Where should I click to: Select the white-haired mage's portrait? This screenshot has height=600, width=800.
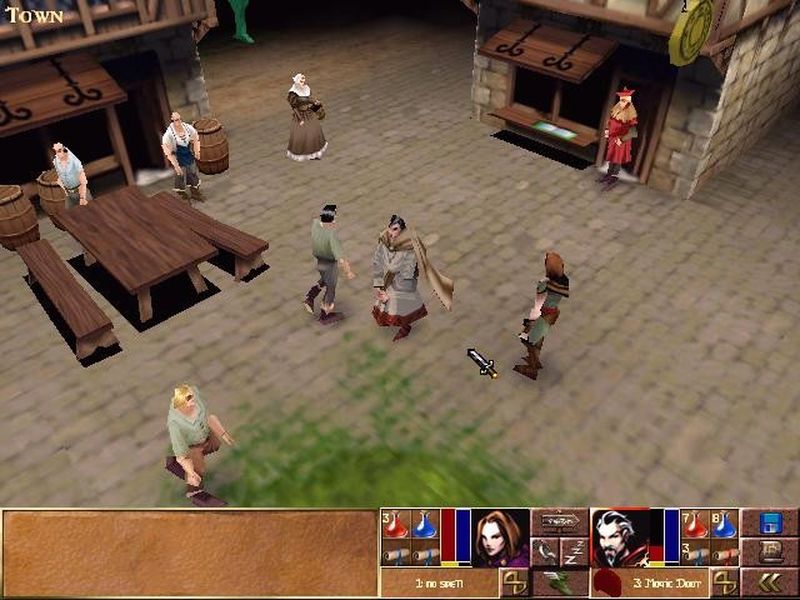click(619, 538)
